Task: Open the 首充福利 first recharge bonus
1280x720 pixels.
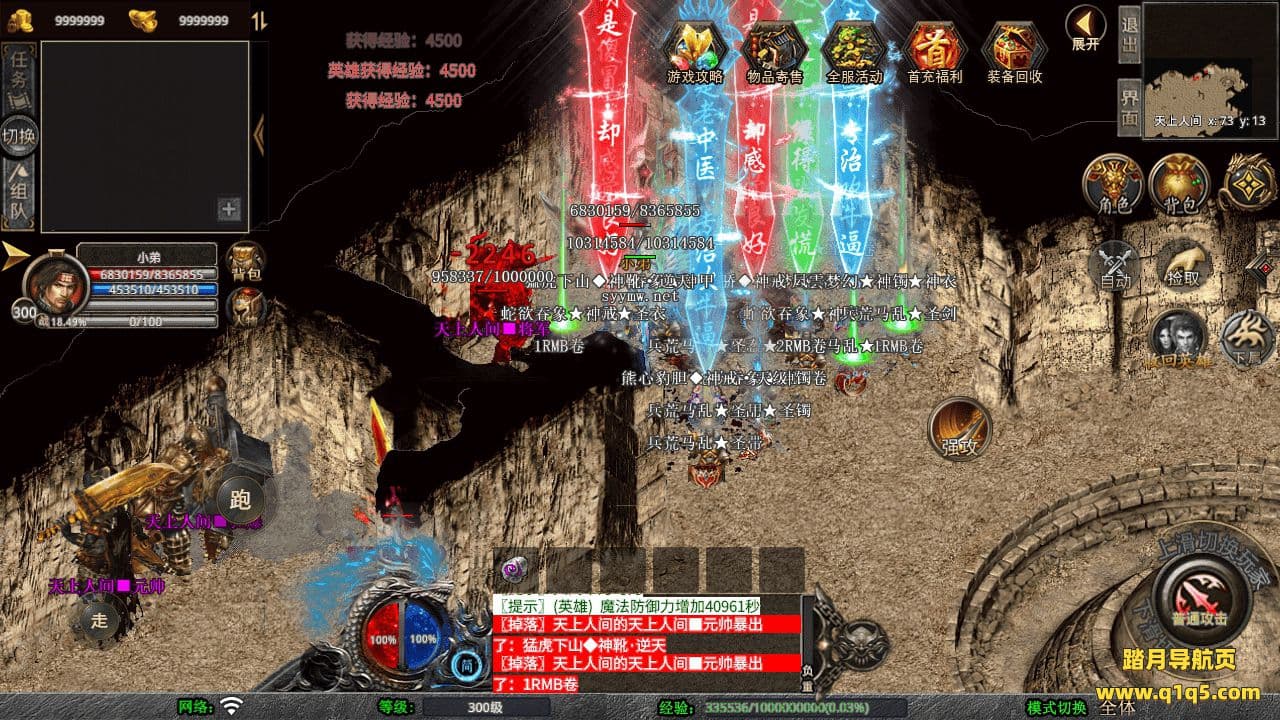Action: [x=934, y=50]
